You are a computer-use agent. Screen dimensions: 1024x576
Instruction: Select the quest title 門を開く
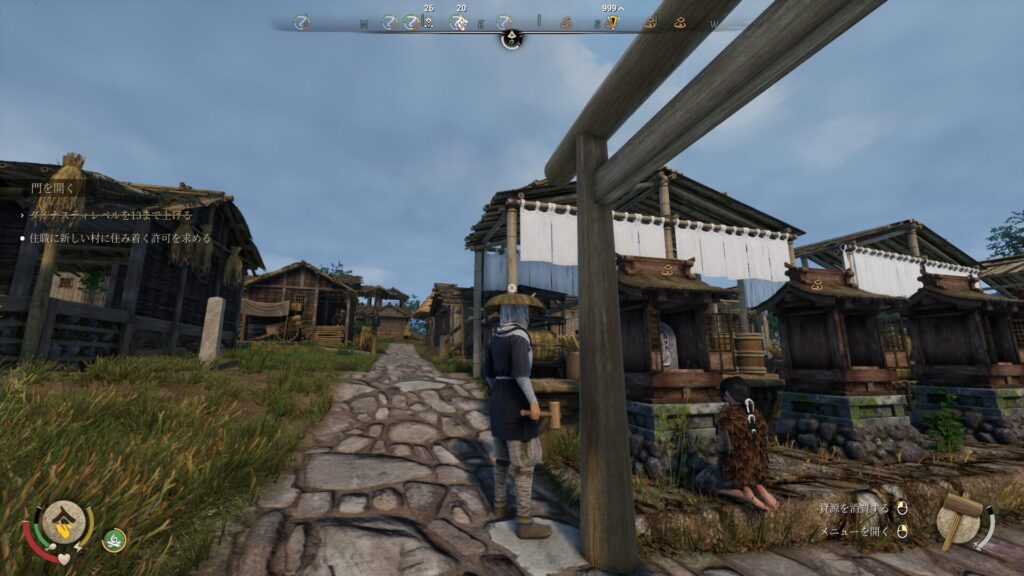click(51, 187)
